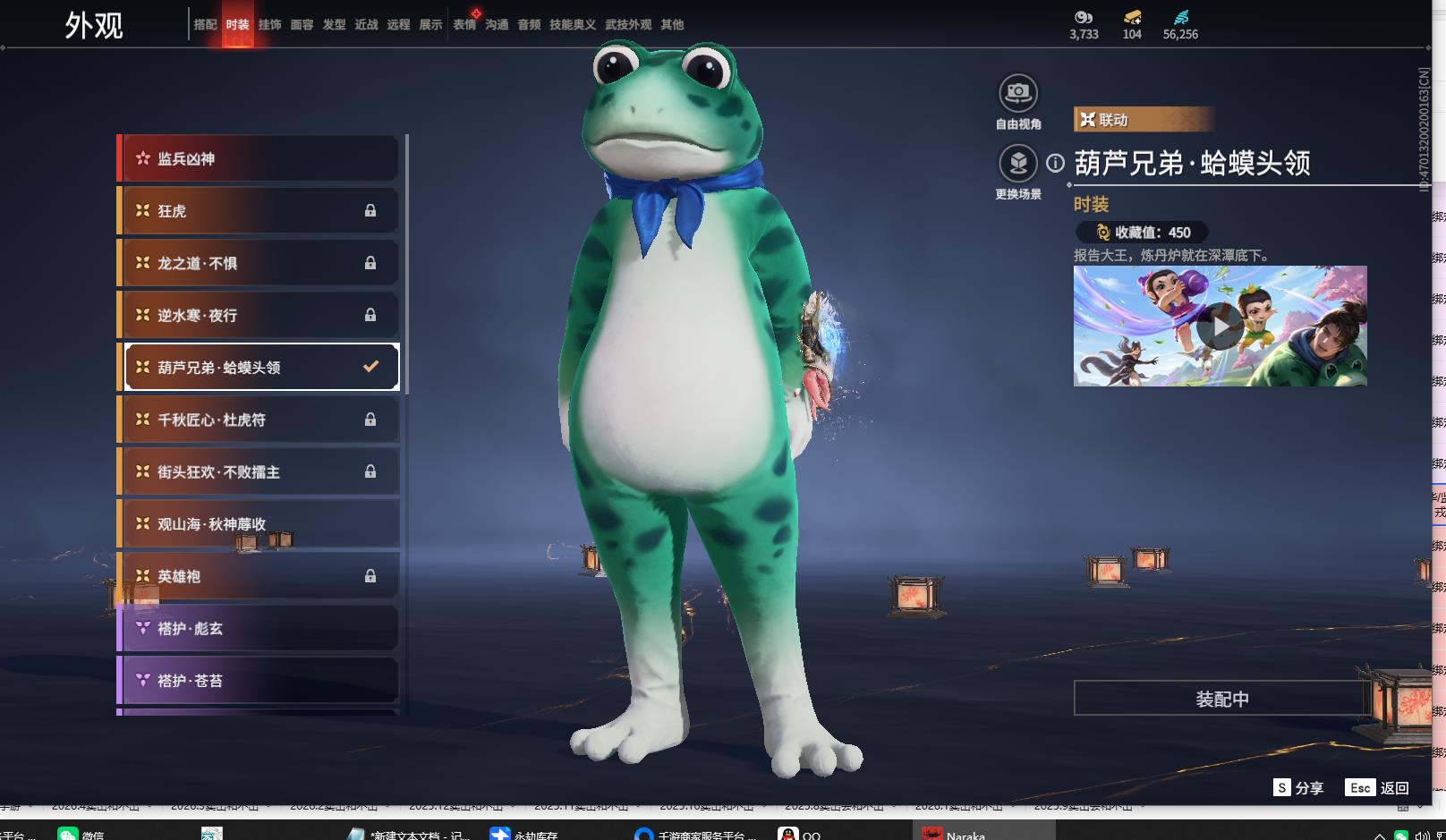Choose the 观山海·秋神蓐收 outfit
Viewport: 1446px width, 840px height.
258,524
